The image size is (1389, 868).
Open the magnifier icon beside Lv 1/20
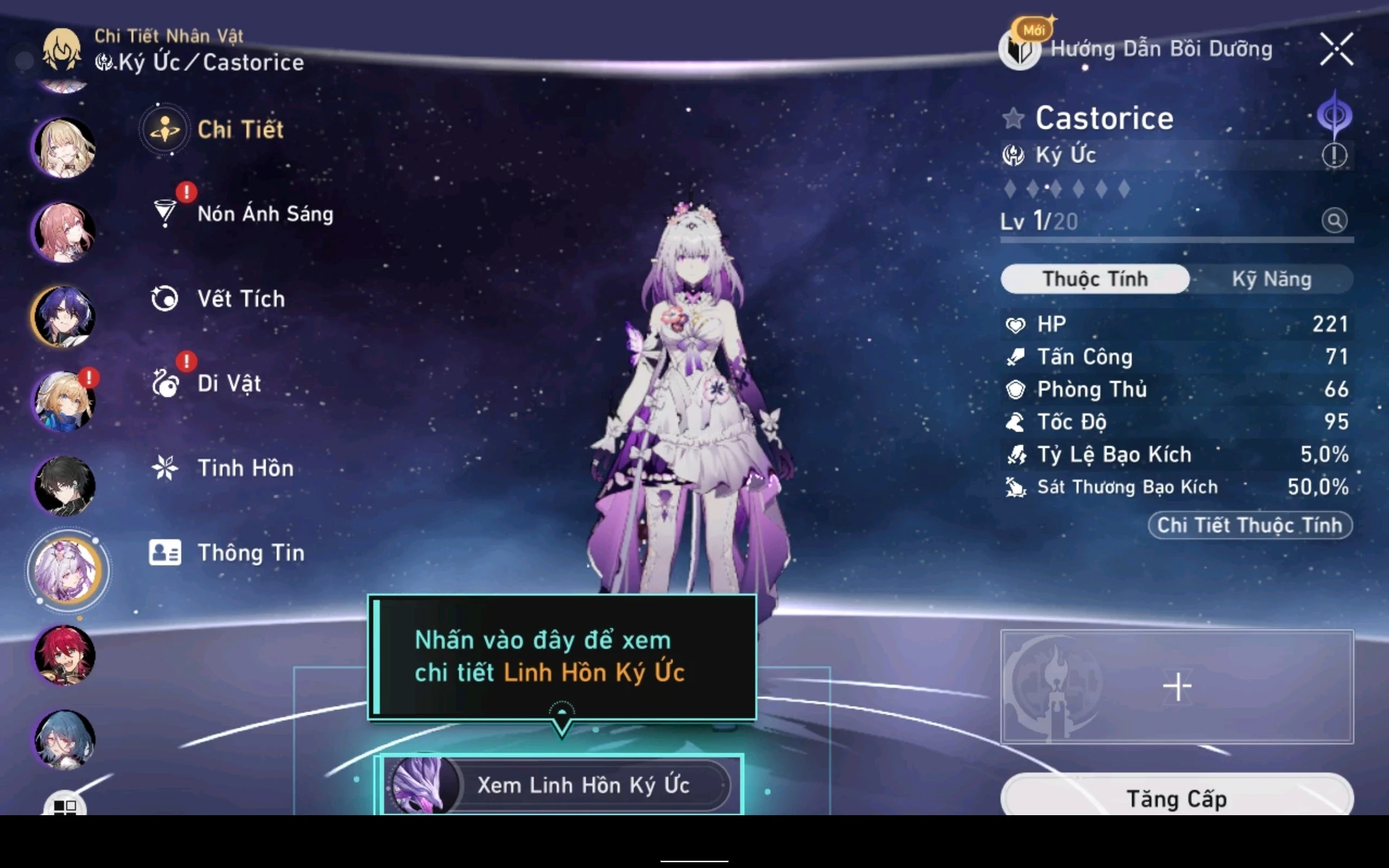pos(1335,221)
